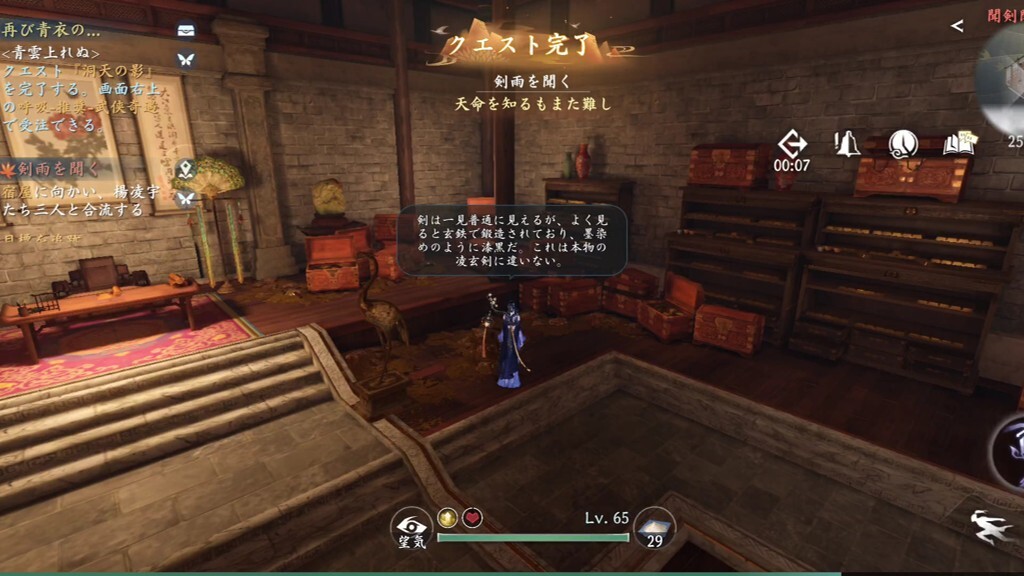
Task: Click the butterfly icon beside the 剣雨を聞く quest
Action: (x=185, y=198)
